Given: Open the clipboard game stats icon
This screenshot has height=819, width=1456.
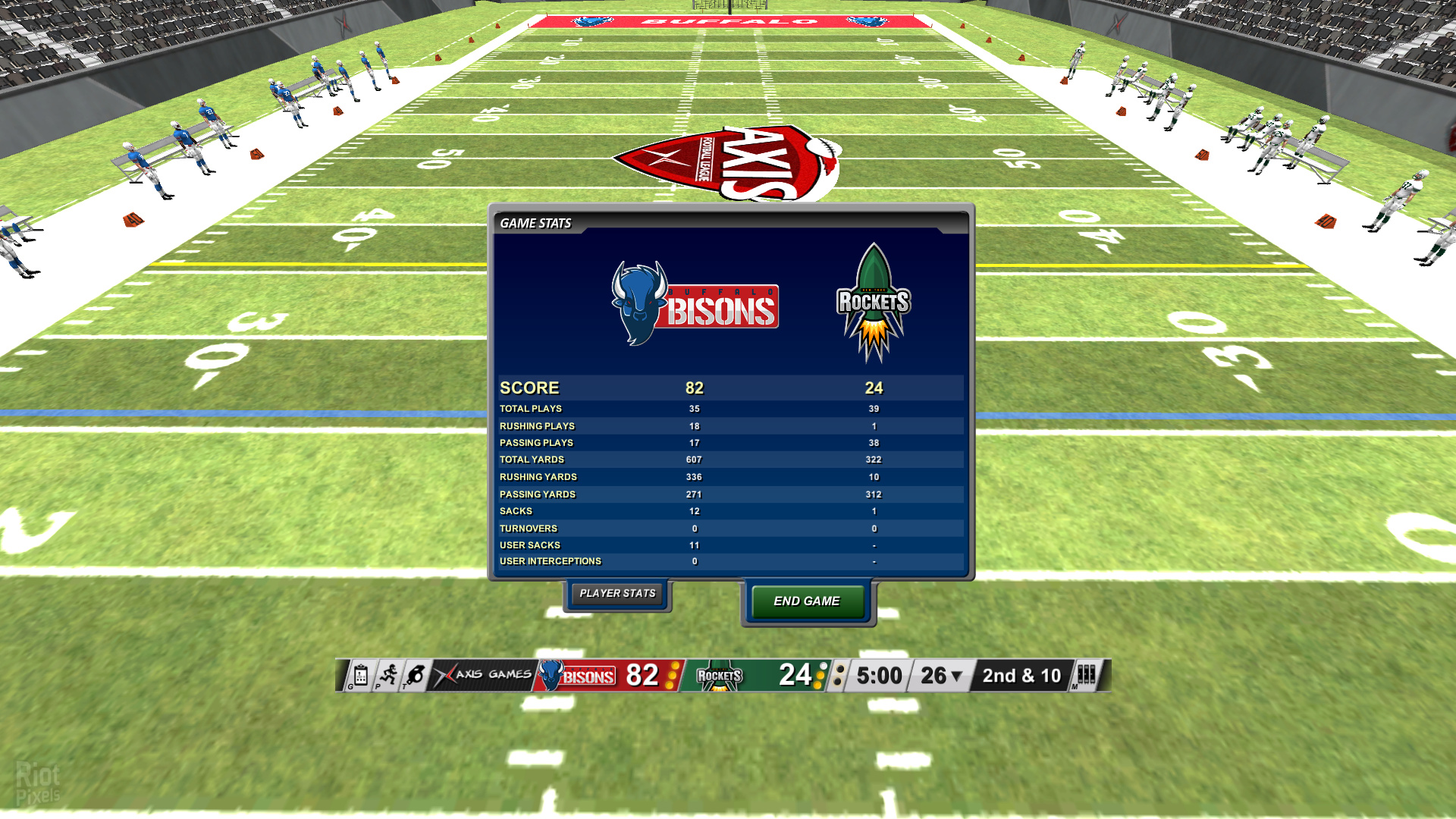Looking at the screenshot, I should pyautogui.click(x=360, y=675).
